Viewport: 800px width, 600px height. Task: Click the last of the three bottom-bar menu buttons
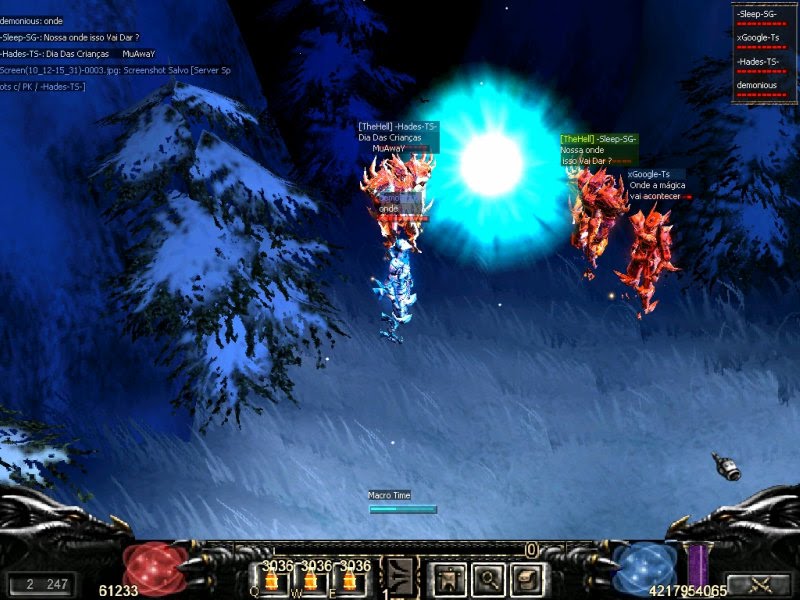[527, 578]
